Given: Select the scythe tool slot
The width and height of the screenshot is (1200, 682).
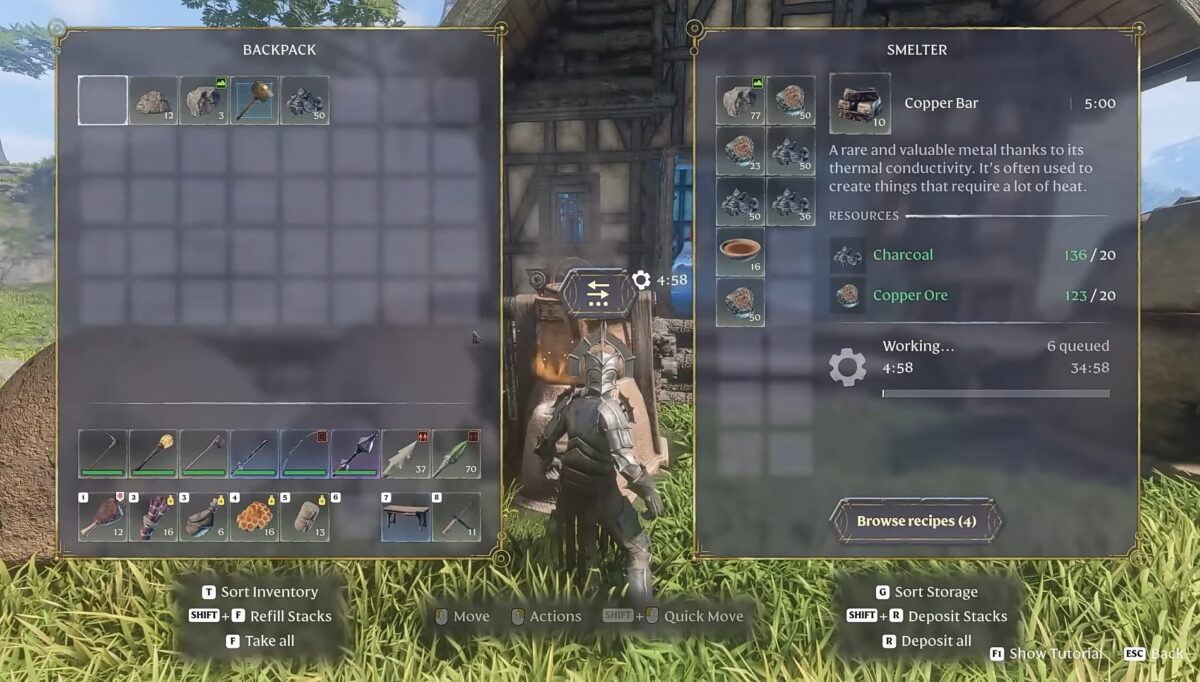Looking at the screenshot, I should coord(103,454).
